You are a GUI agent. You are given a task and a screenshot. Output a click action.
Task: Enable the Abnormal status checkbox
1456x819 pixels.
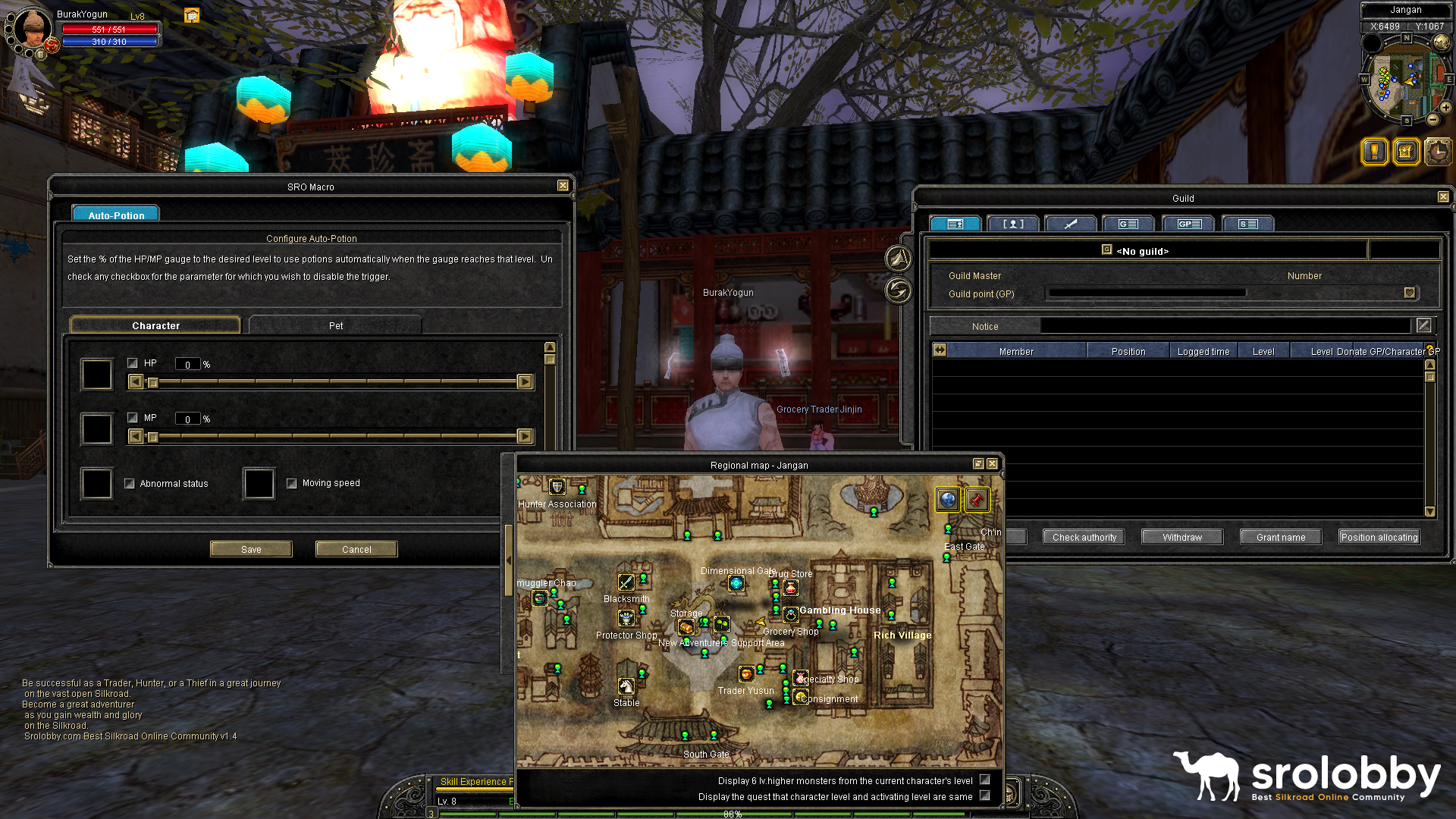(x=130, y=484)
